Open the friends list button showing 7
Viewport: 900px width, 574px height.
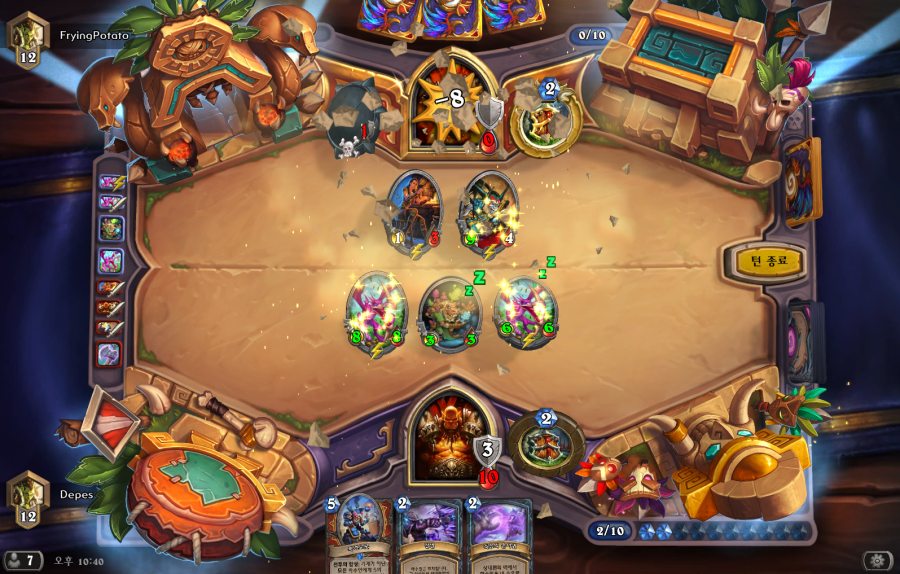[23, 560]
